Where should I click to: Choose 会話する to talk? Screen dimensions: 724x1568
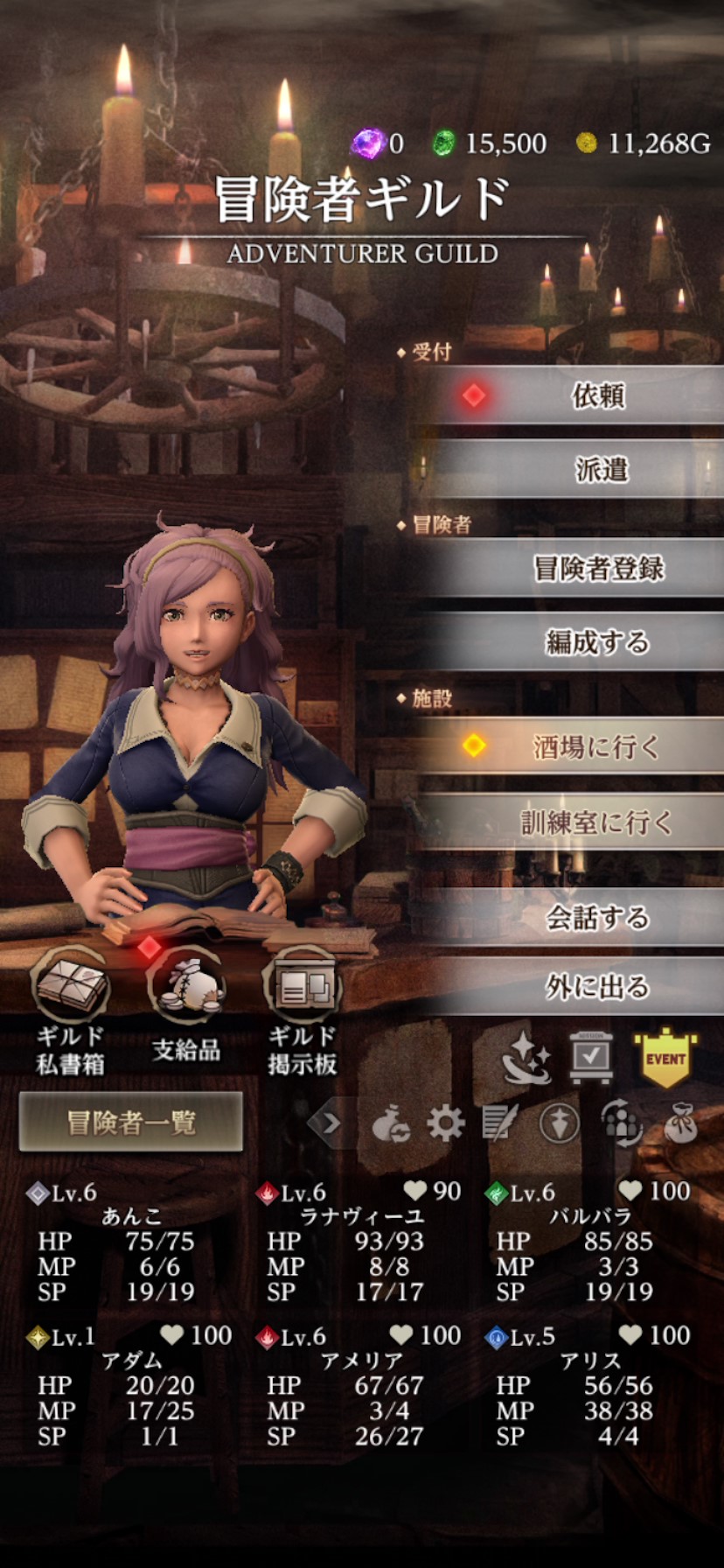click(598, 917)
